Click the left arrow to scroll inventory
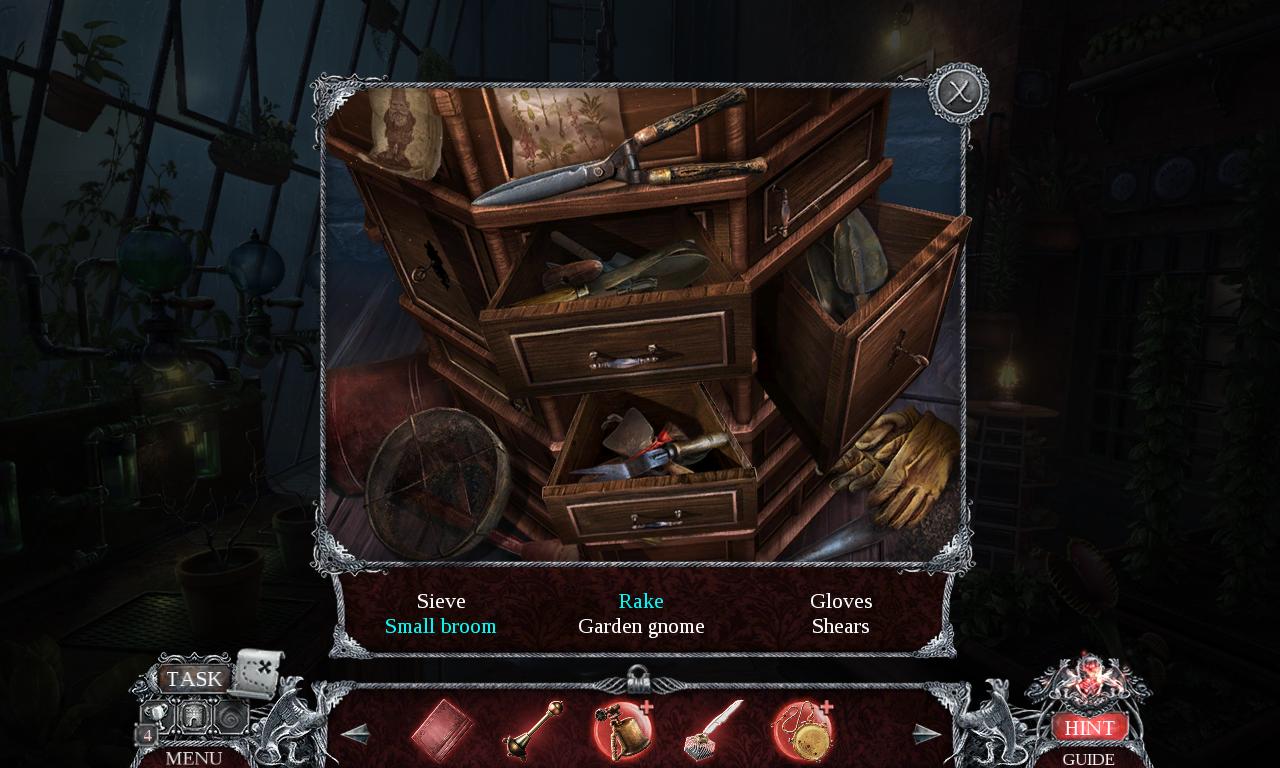This screenshot has width=1280, height=768. (x=355, y=732)
